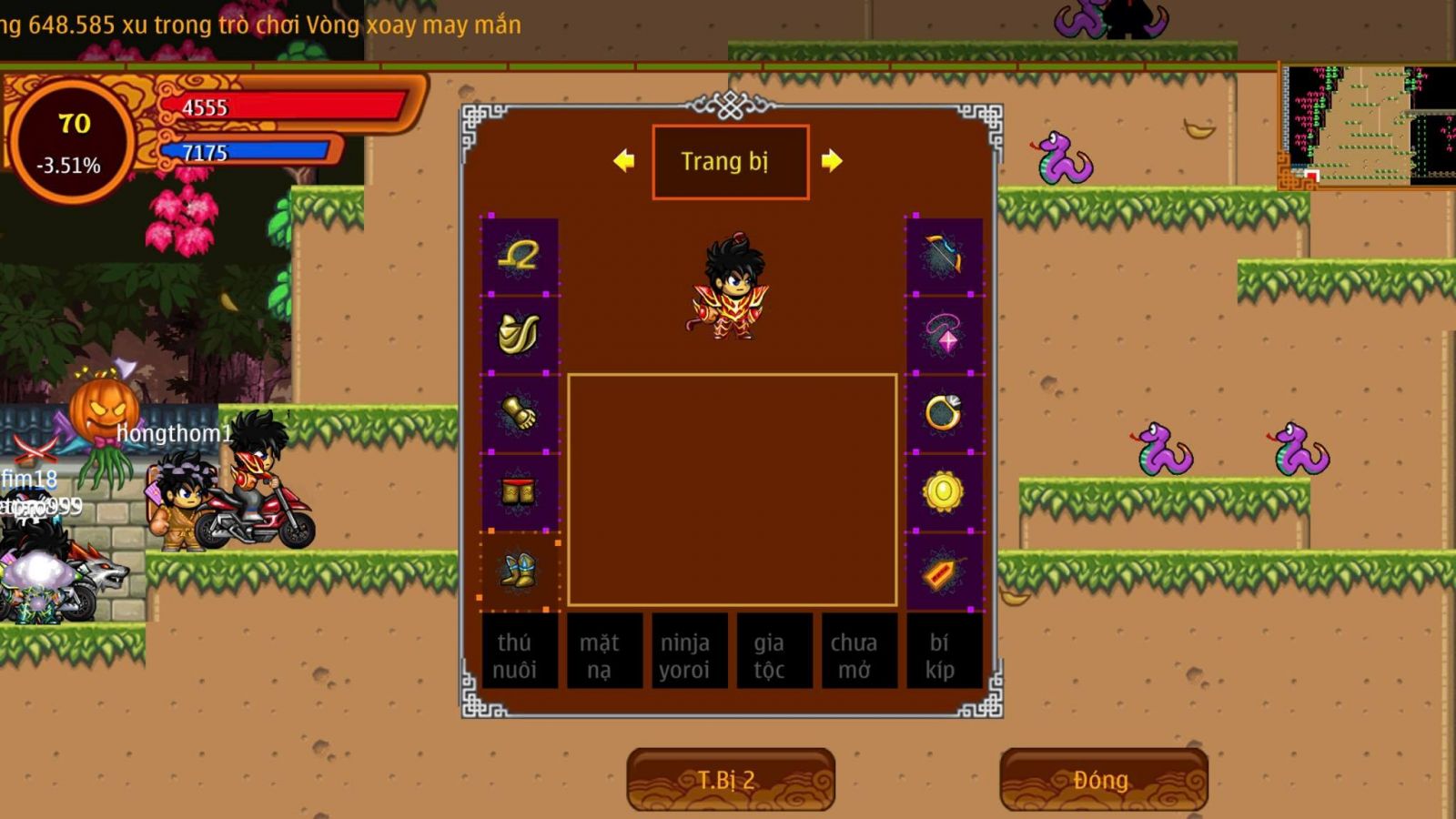This screenshot has width=1456, height=819.
Task: Select the gold headband equipment slot
Action: (x=519, y=256)
